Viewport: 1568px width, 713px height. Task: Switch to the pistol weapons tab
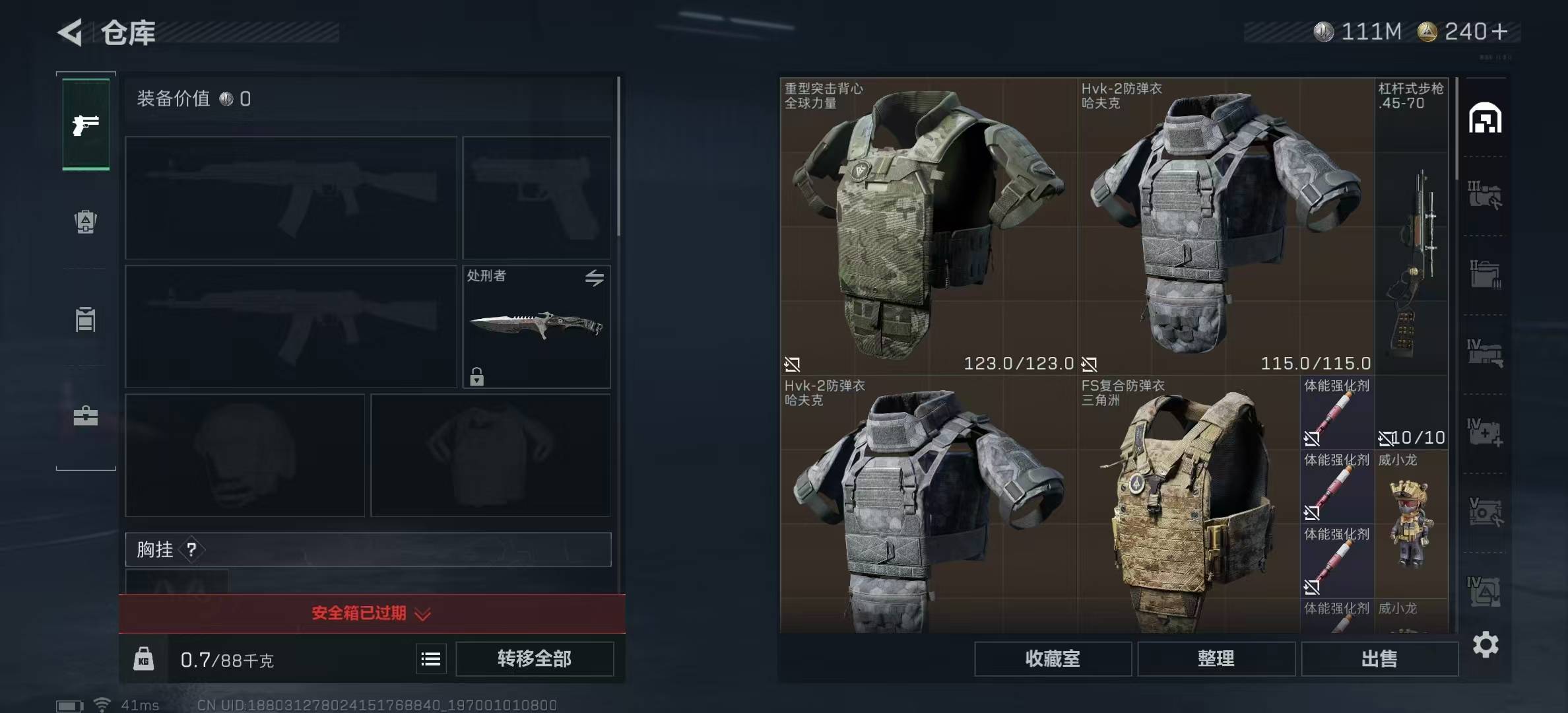coord(86,125)
